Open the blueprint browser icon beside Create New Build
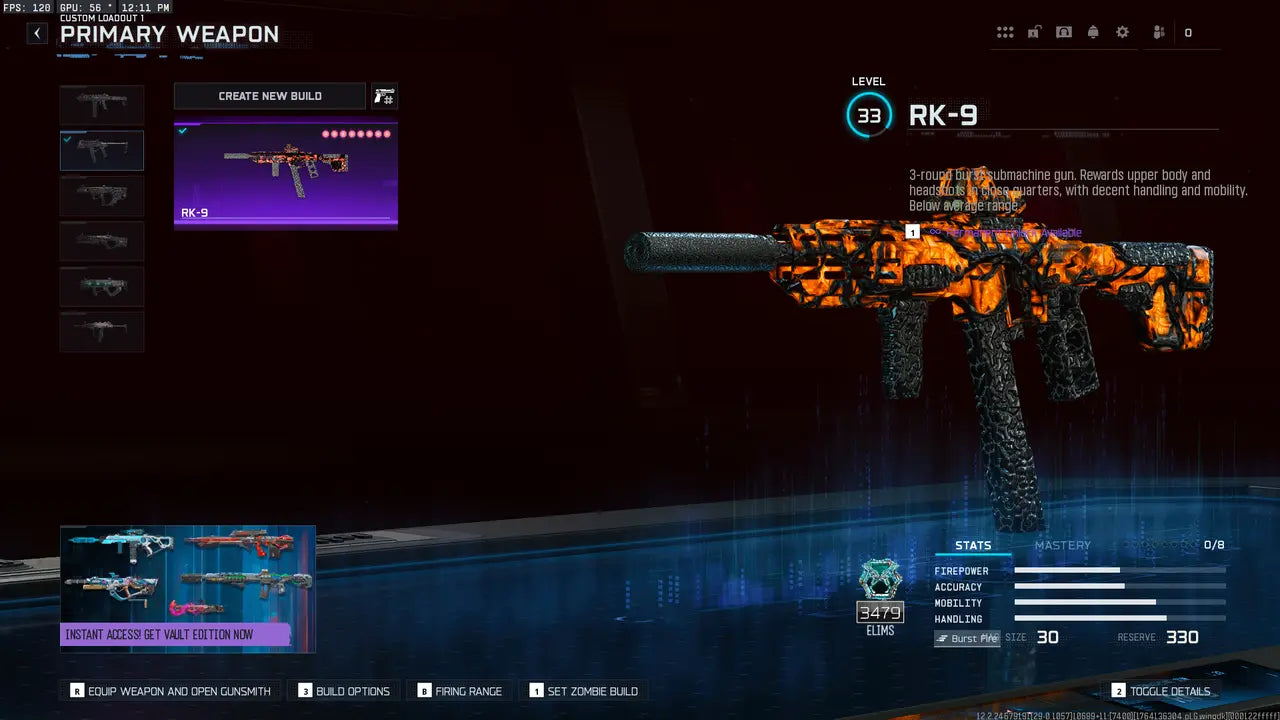The image size is (1280, 720). [384, 95]
